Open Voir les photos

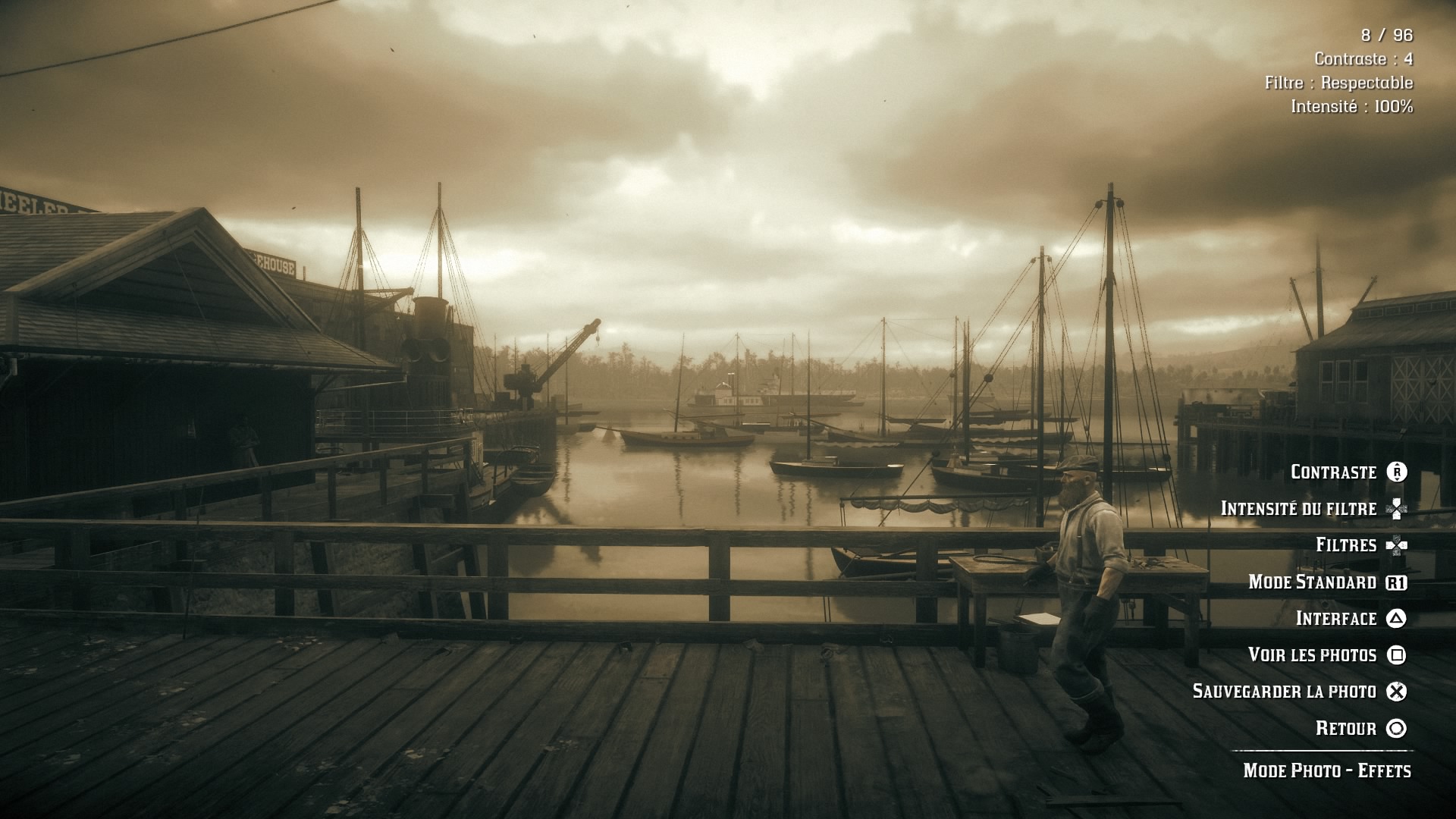tap(1313, 655)
